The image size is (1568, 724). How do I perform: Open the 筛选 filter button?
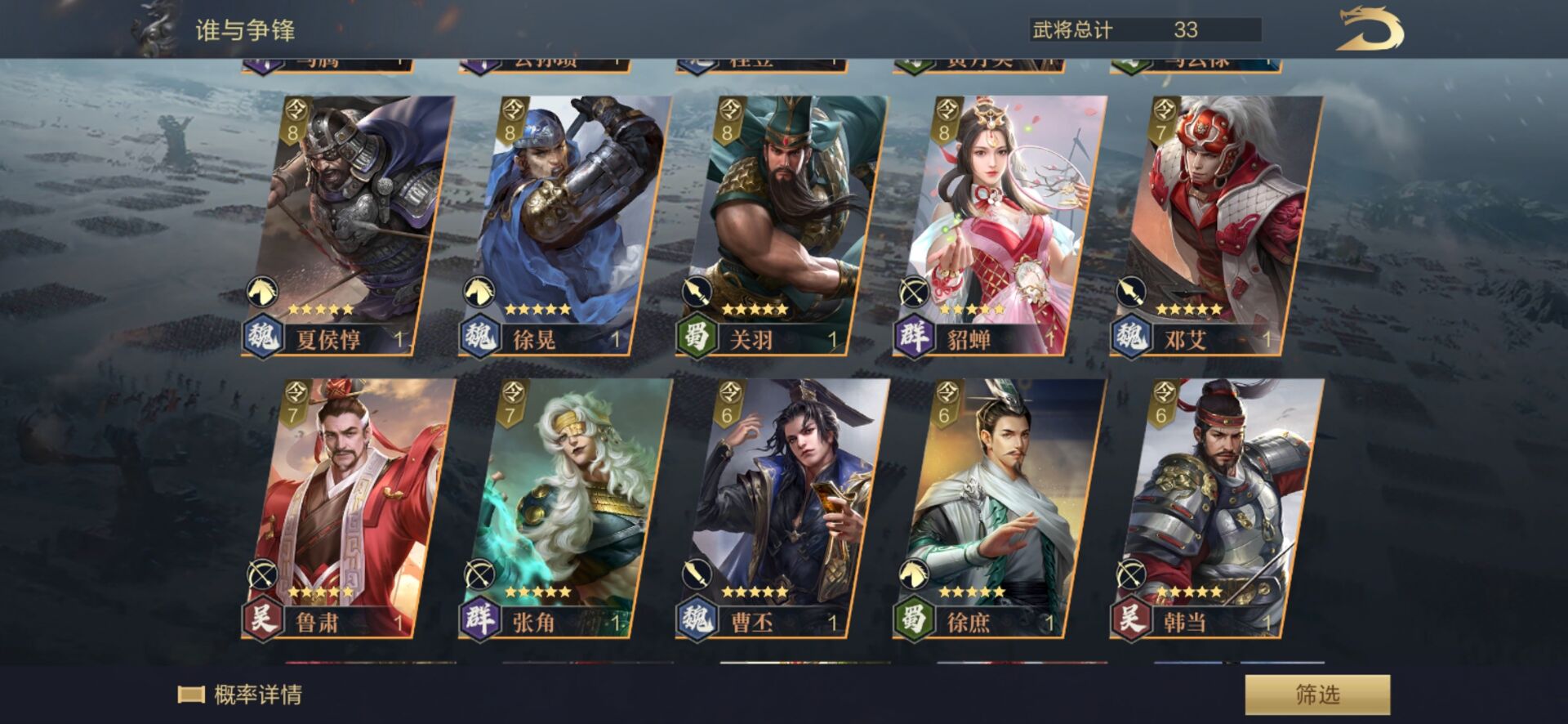tap(1316, 695)
